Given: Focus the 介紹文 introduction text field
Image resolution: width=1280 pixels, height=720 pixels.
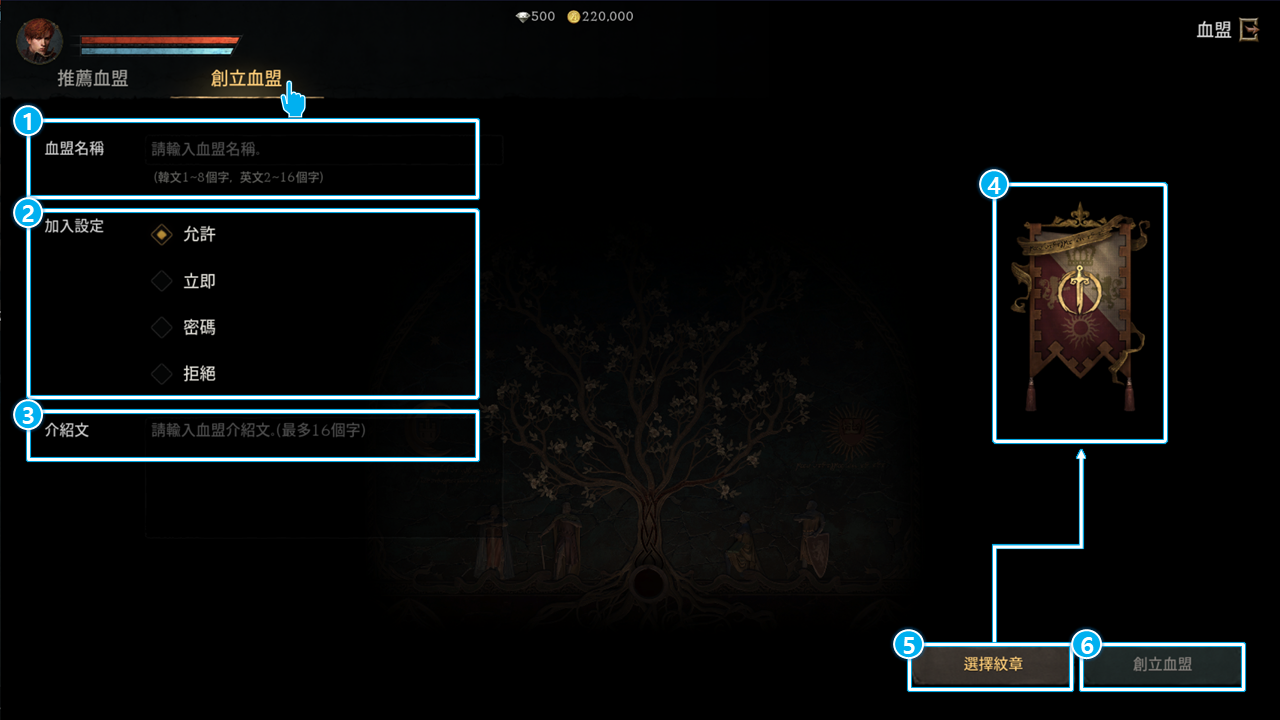Looking at the screenshot, I should point(310,431).
